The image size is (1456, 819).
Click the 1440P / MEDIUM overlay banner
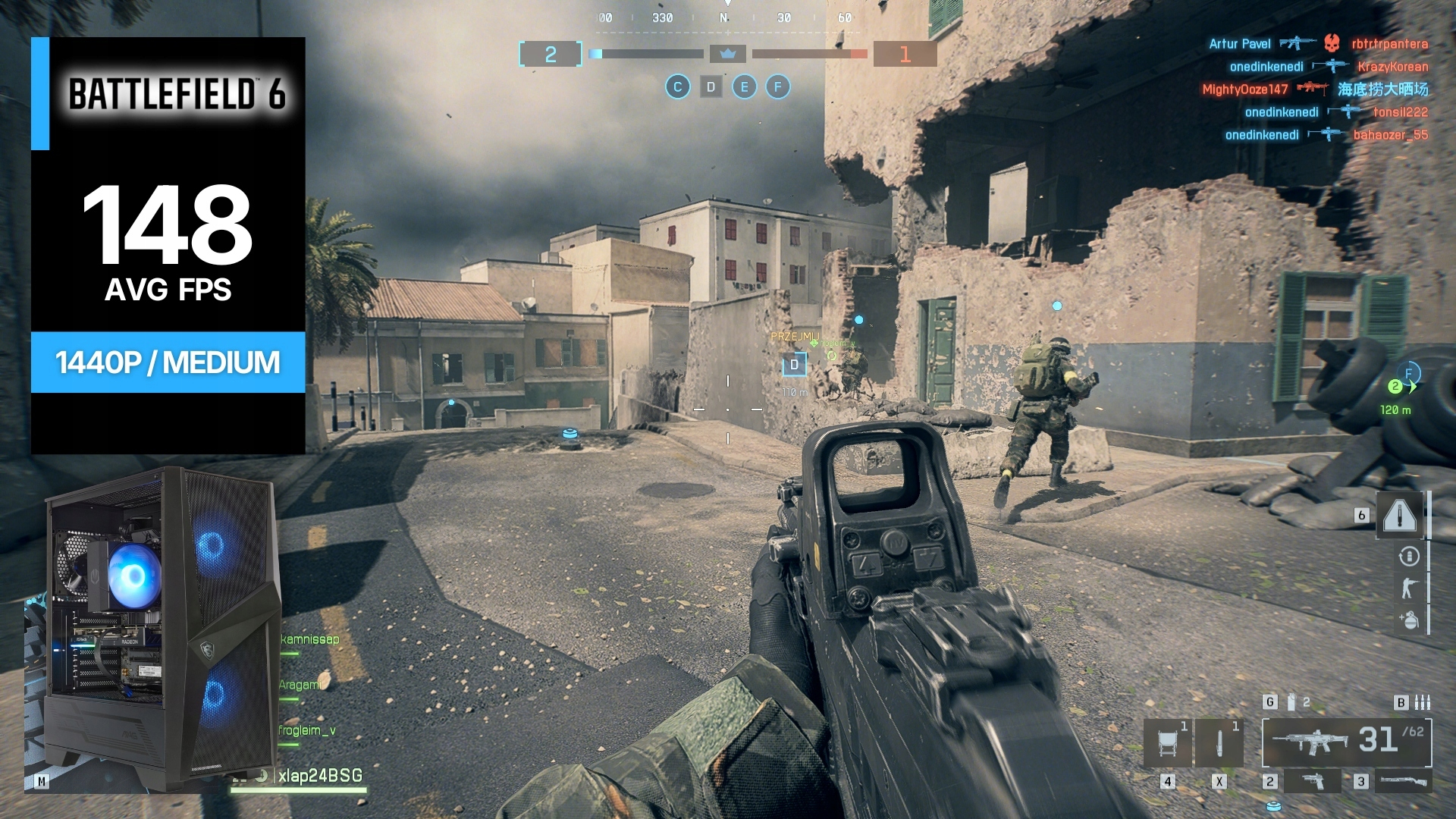[x=168, y=362]
